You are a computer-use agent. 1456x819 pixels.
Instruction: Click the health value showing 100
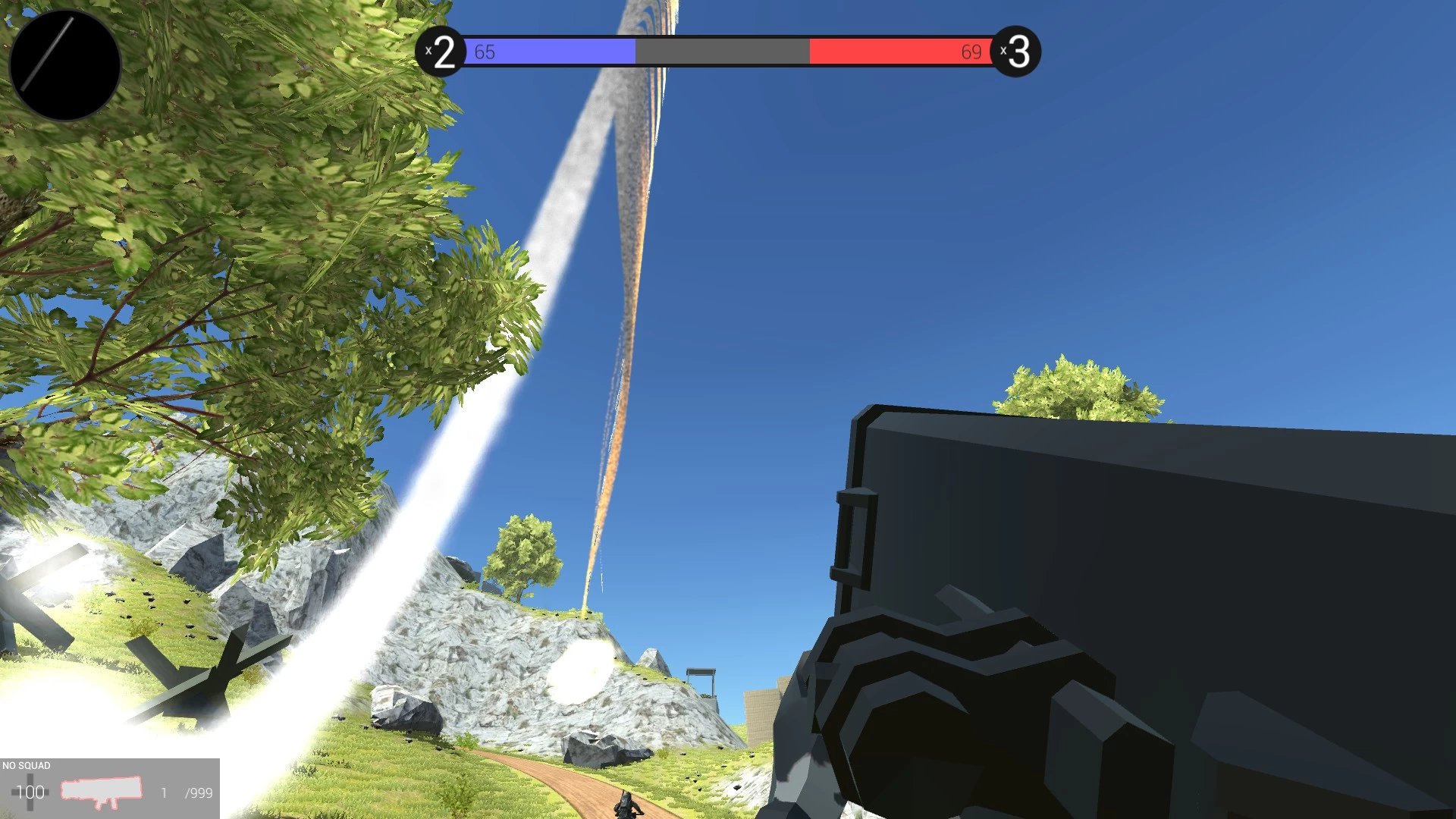click(32, 793)
